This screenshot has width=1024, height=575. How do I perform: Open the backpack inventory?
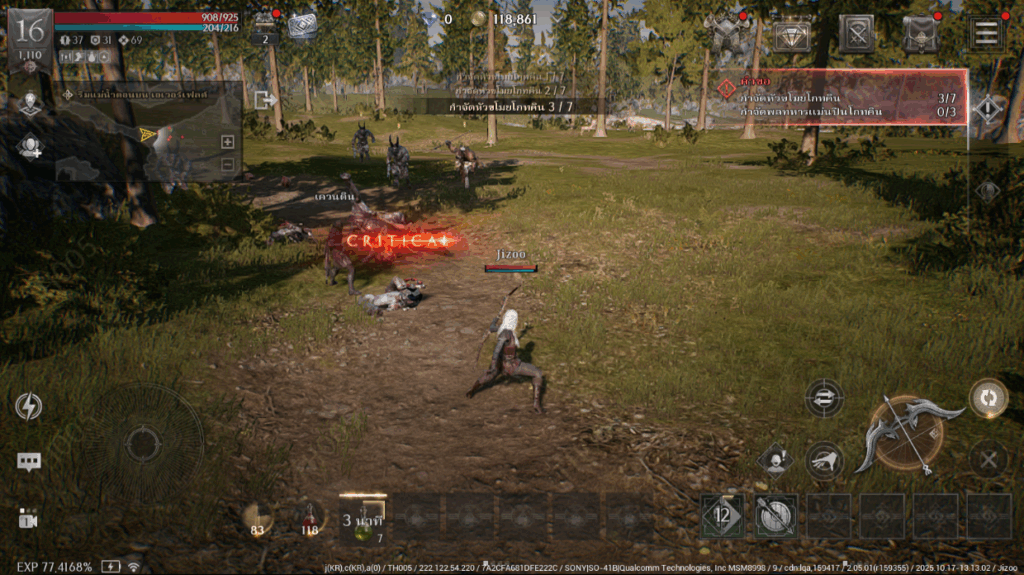pos(920,34)
